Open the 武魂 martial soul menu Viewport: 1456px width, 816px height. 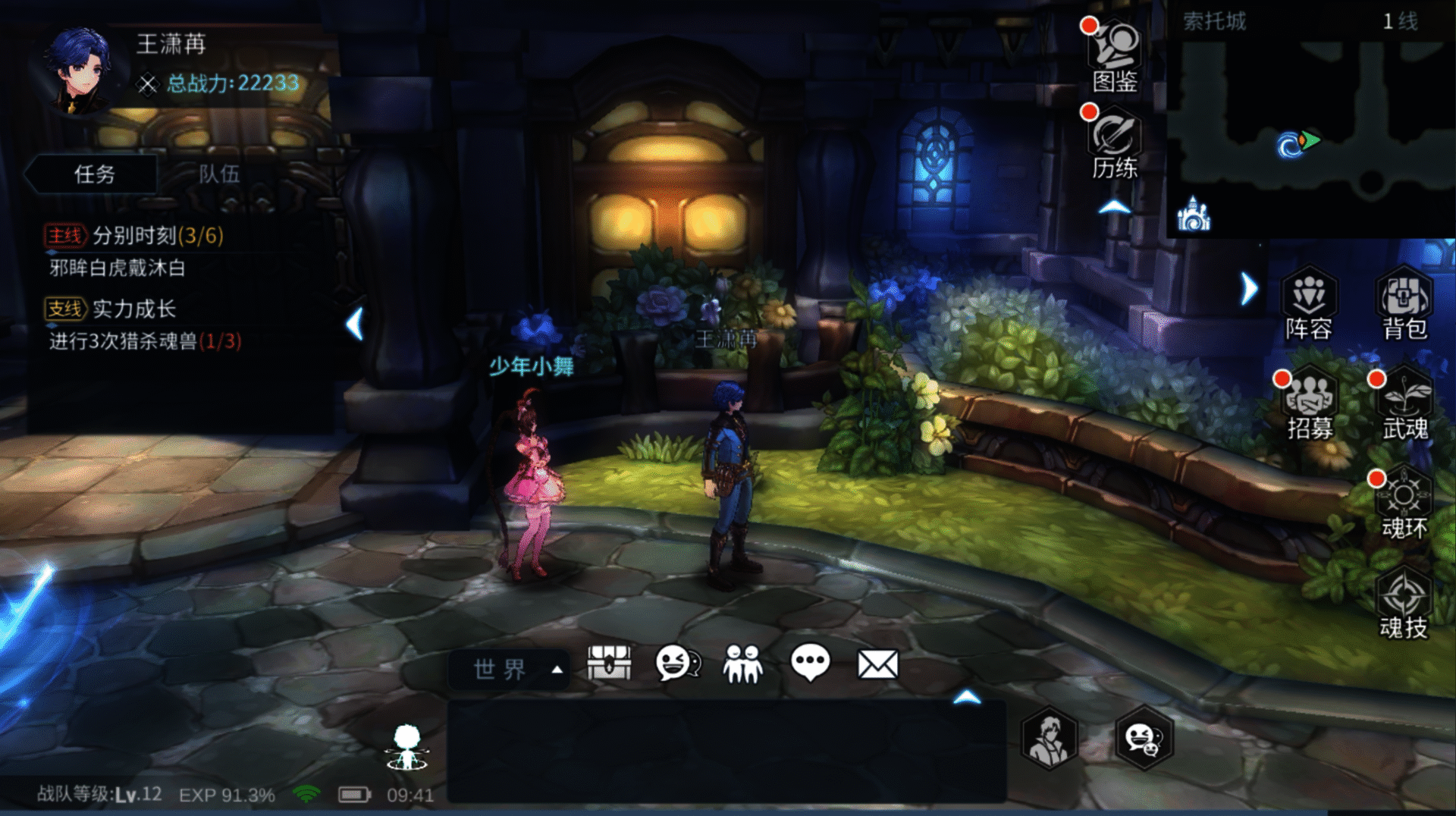pos(1404,403)
